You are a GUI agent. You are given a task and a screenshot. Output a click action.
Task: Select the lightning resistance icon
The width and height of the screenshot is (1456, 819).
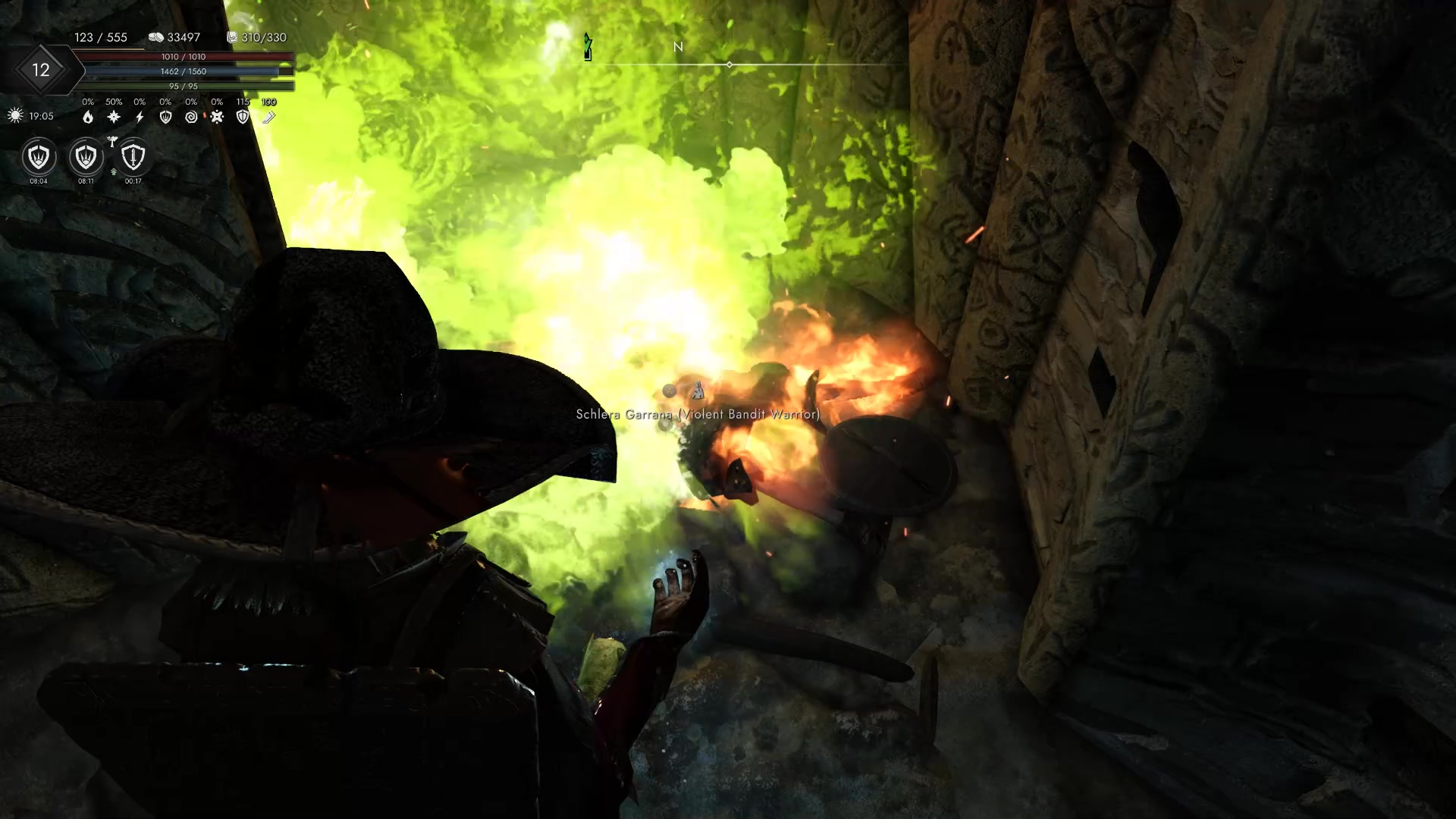[140, 117]
